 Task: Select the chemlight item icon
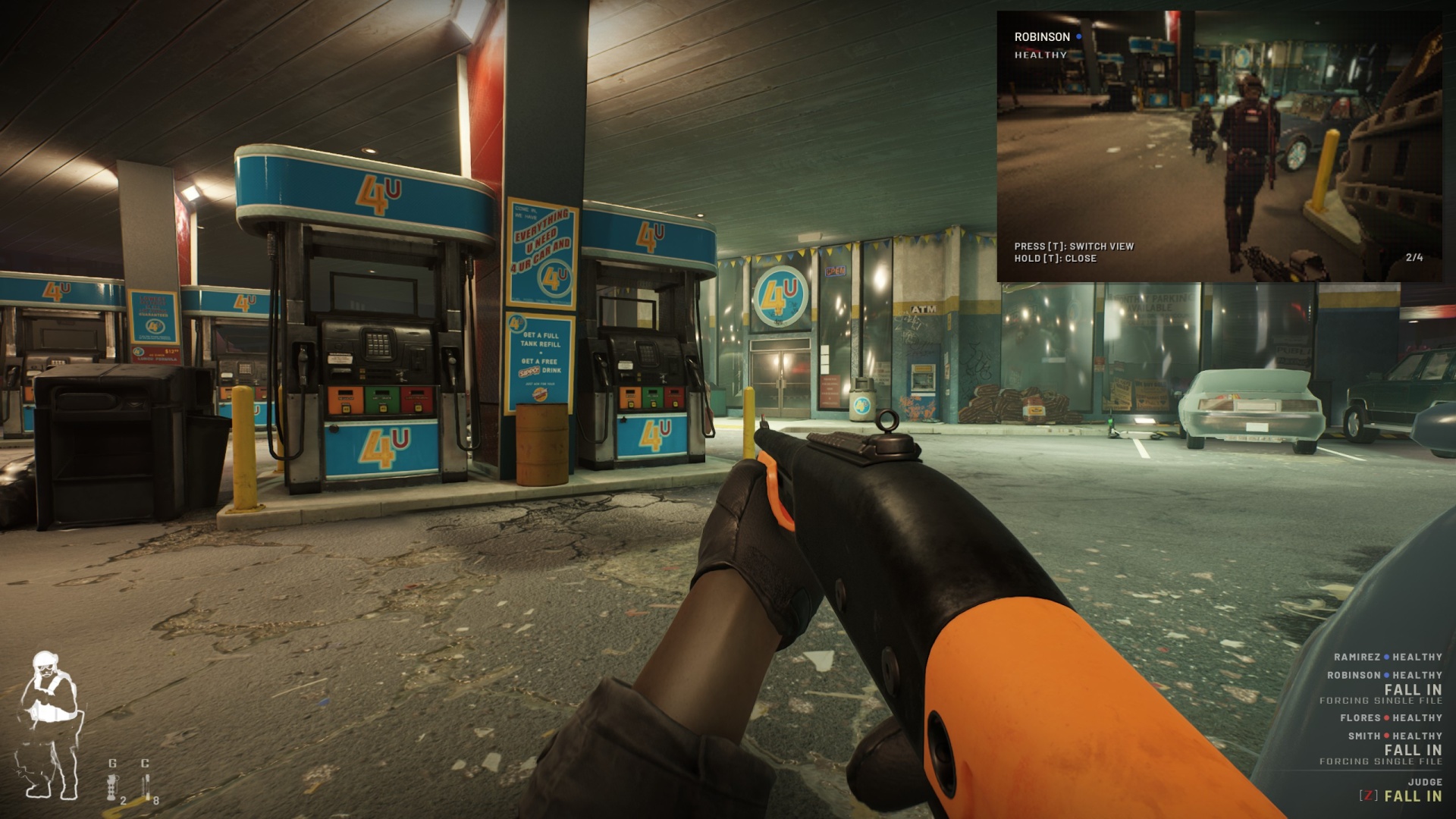point(146,787)
